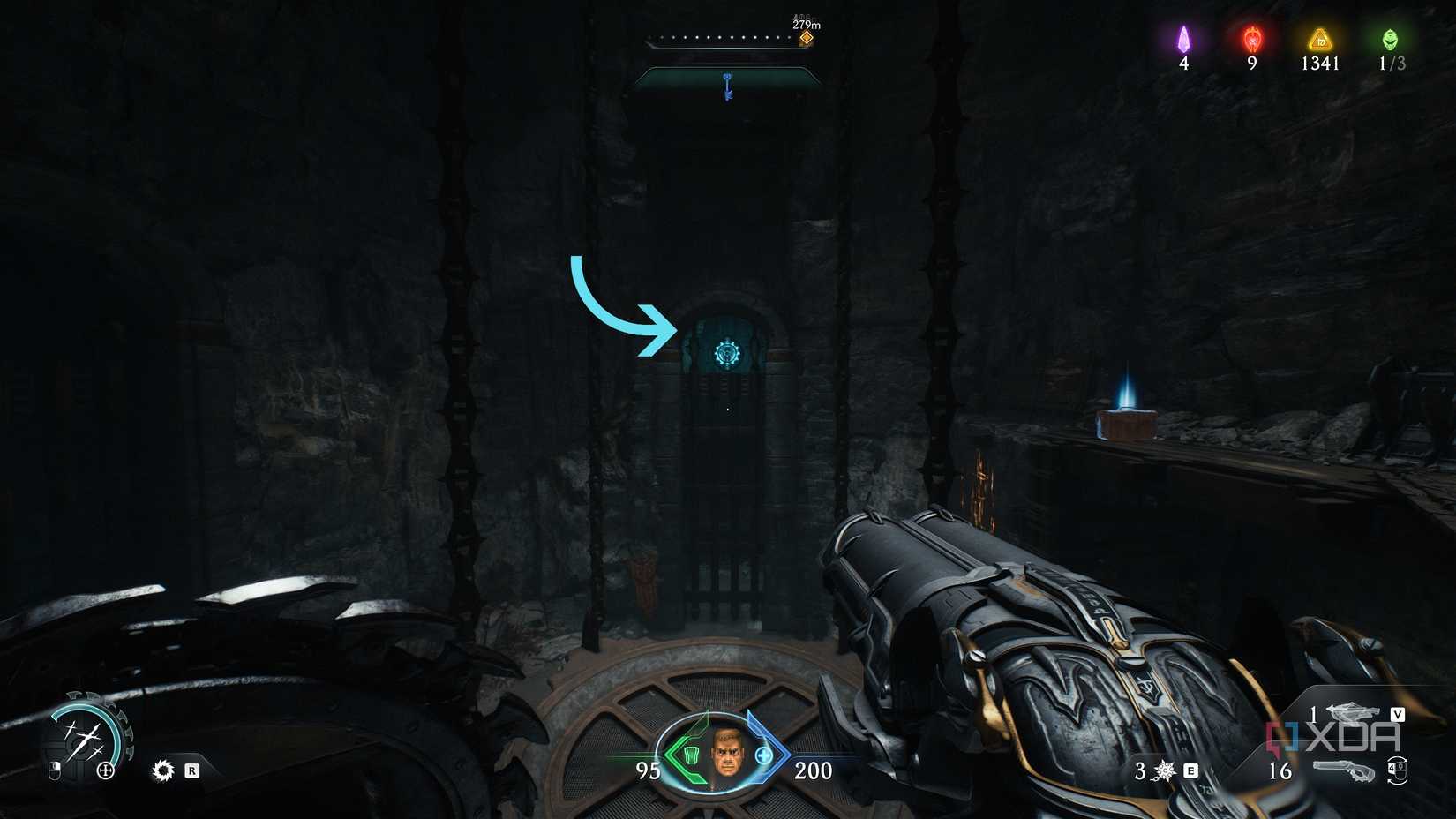
Task: Click the shield saw icon near the R key
Action: coord(163,770)
